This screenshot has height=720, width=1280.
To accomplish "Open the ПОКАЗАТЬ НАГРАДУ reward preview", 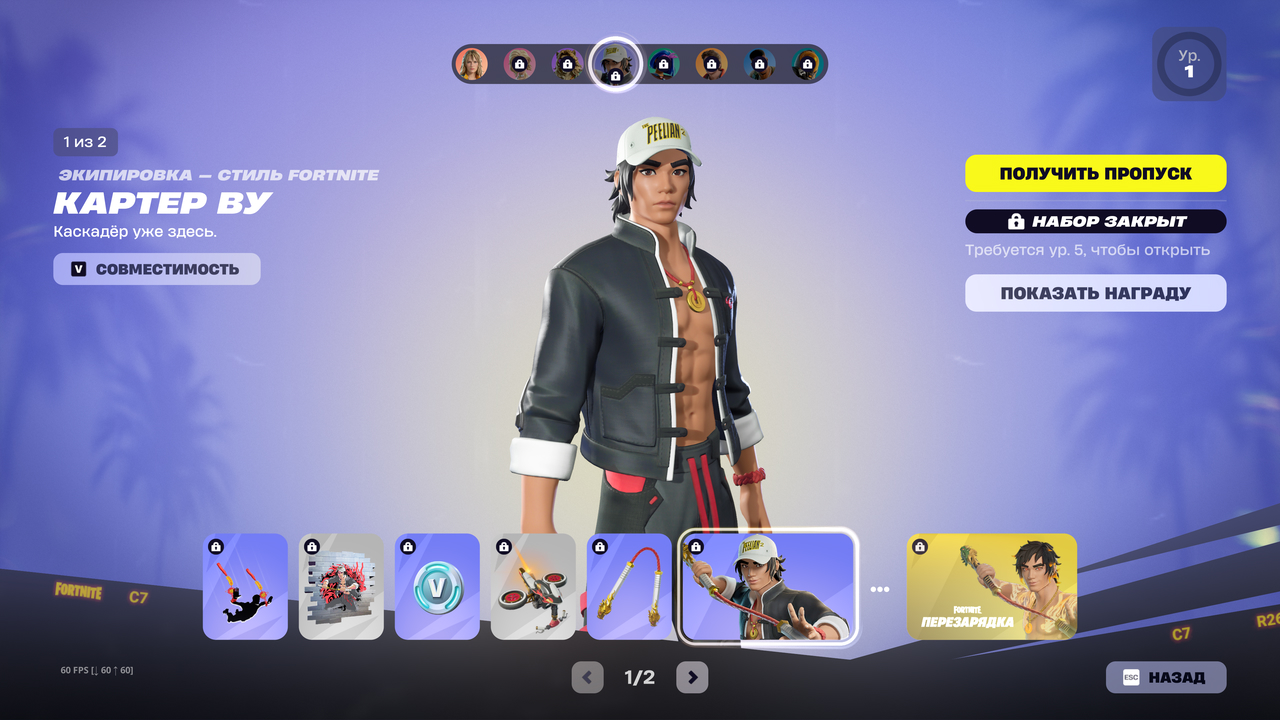I will click(x=1095, y=293).
